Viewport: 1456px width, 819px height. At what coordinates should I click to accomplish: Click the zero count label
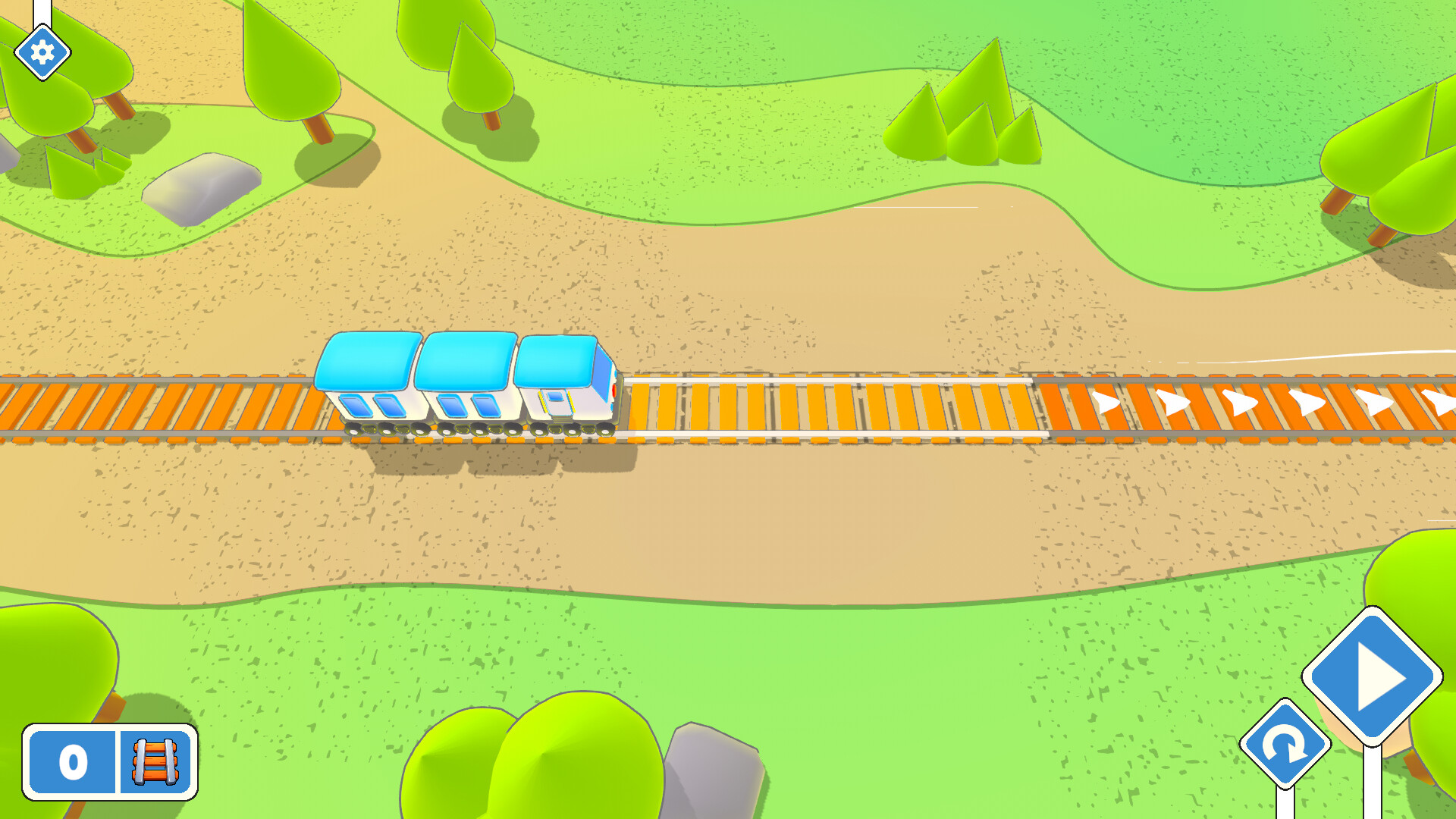[x=71, y=763]
